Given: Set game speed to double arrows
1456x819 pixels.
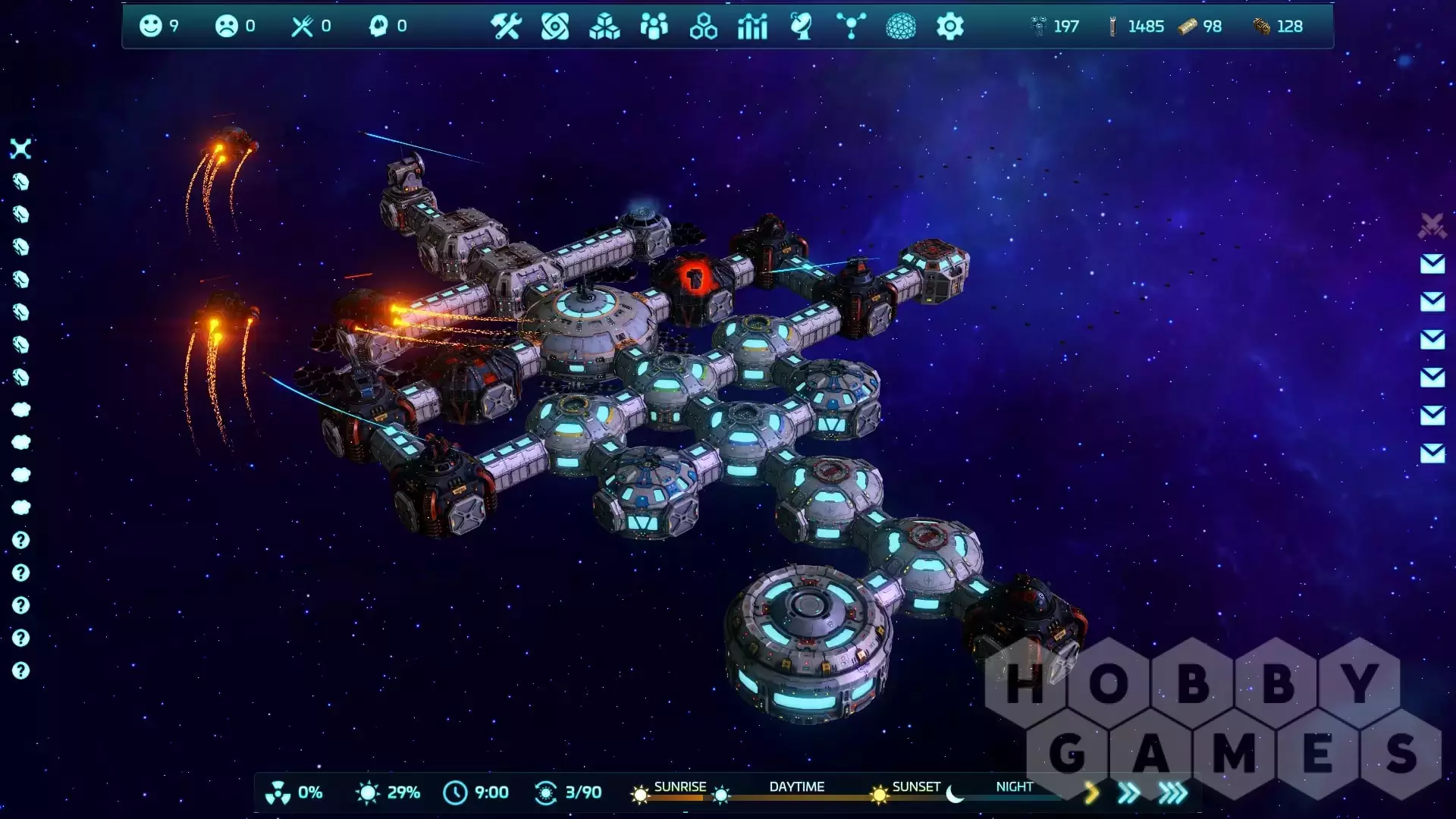Looking at the screenshot, I should point(1128,793).
